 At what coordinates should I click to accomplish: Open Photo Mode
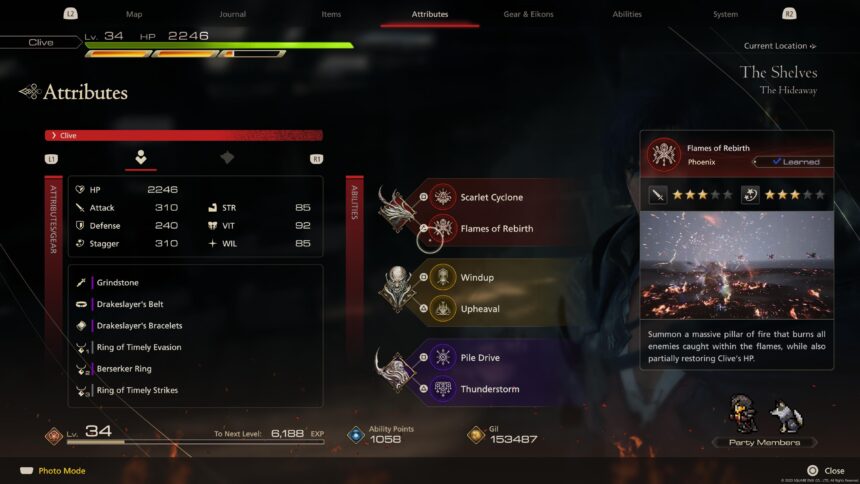(x=61, y=471)
